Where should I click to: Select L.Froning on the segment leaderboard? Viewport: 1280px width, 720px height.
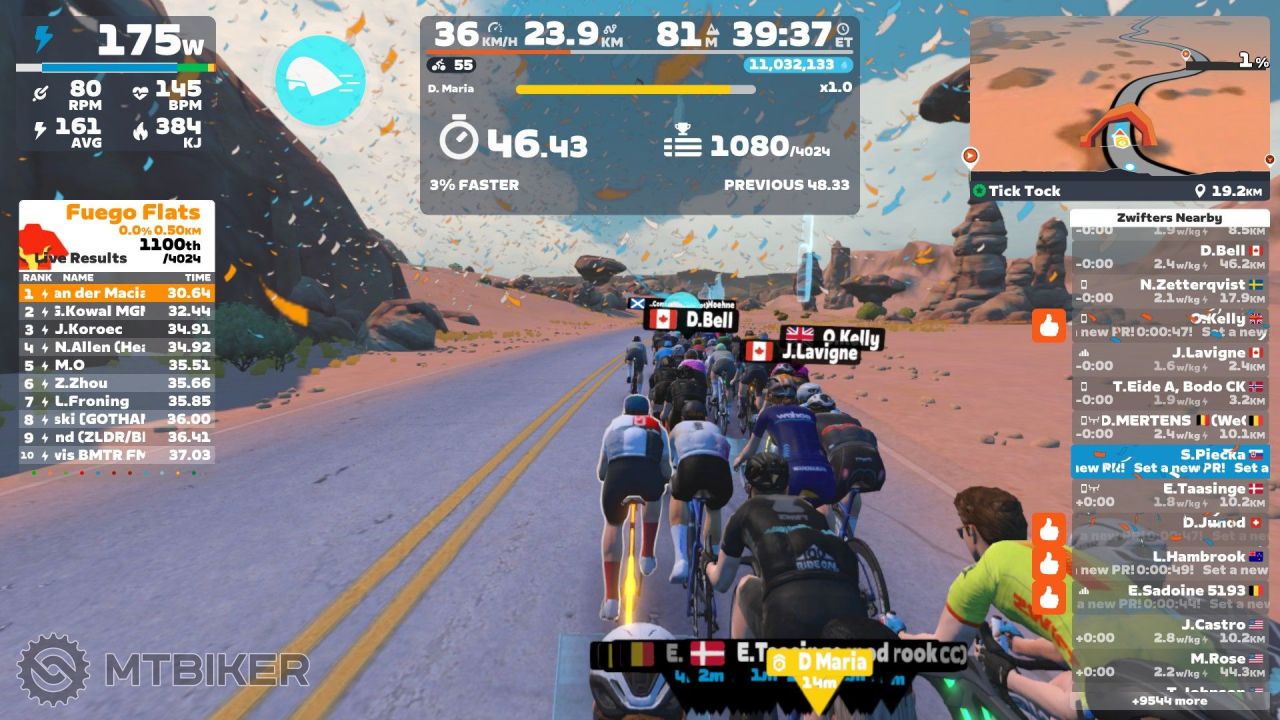tap(116, 401)
